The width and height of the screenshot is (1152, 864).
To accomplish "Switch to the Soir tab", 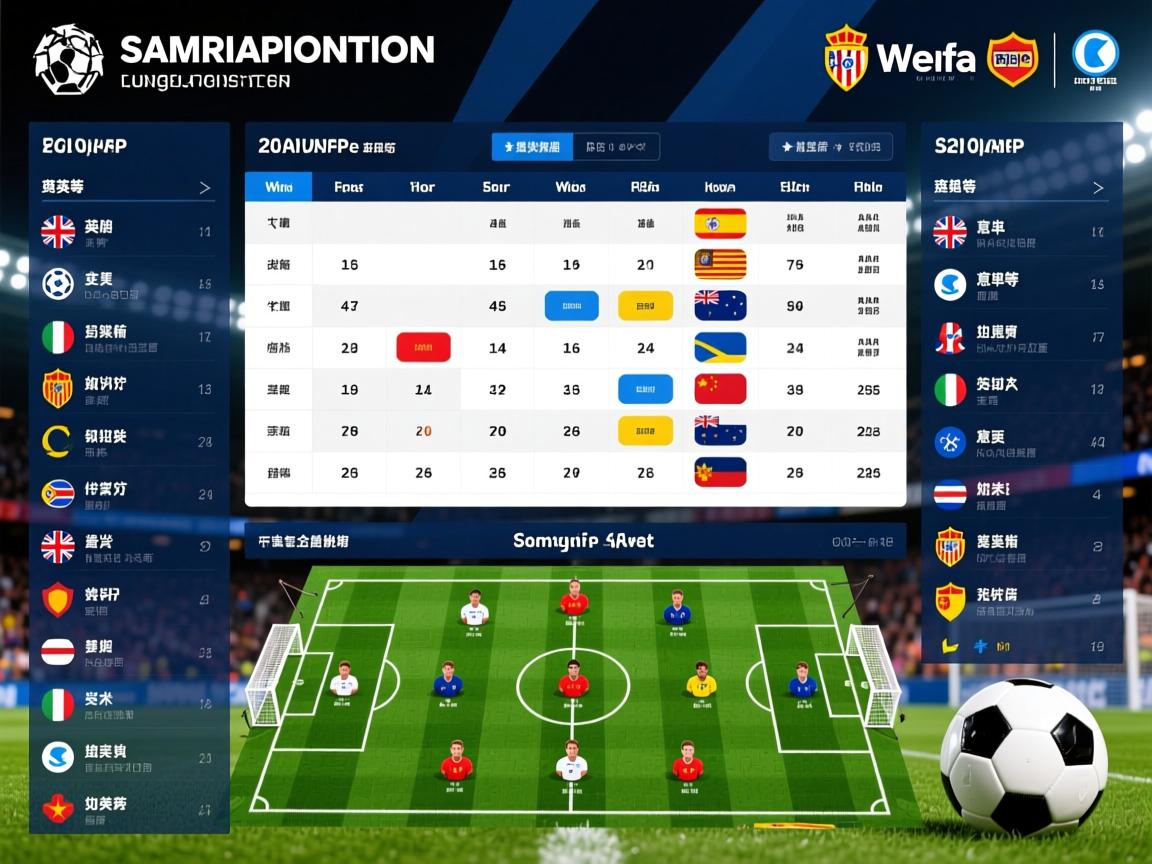I will (x=496, y=187).
